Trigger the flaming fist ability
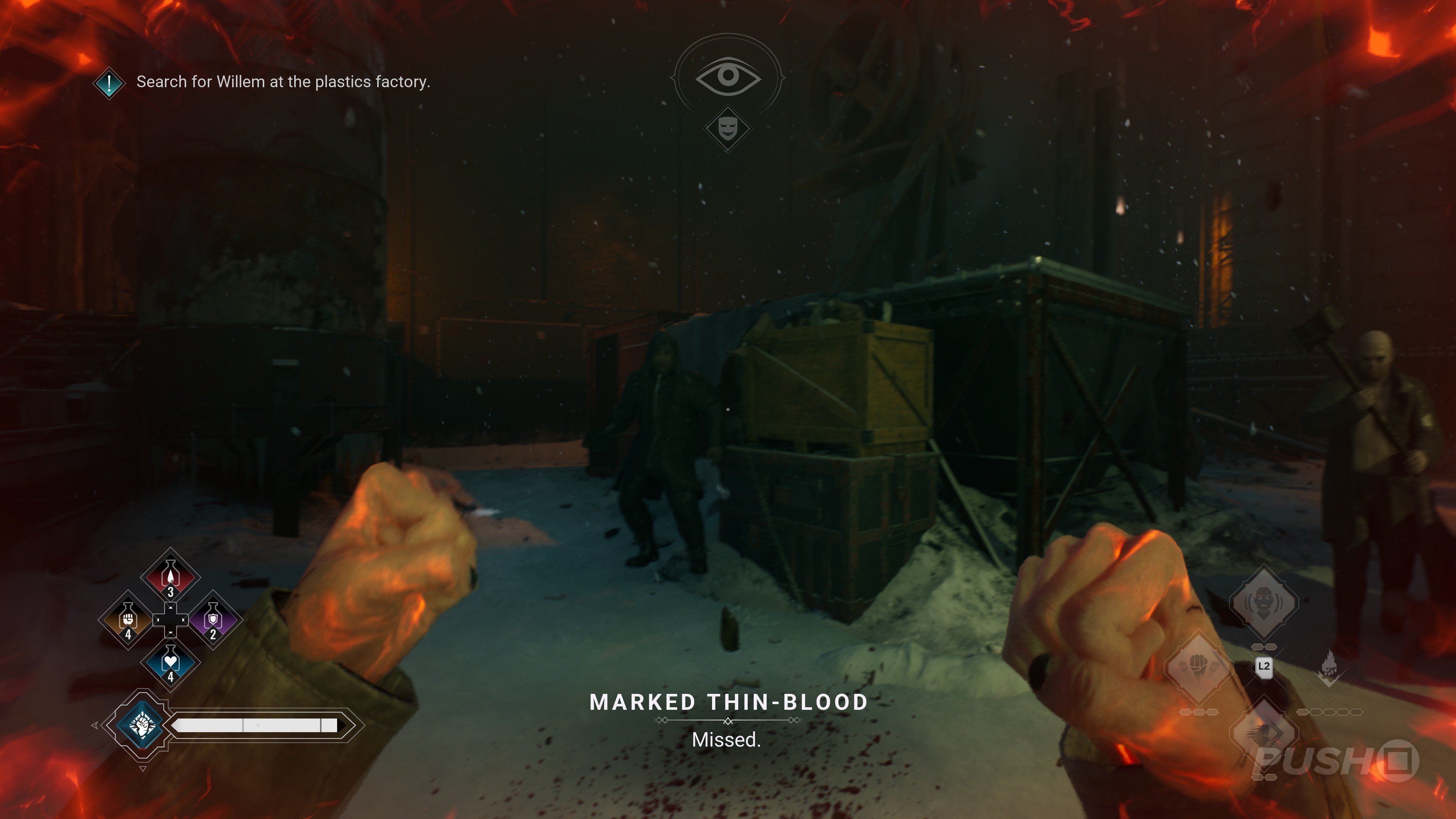 [1329, 667]
